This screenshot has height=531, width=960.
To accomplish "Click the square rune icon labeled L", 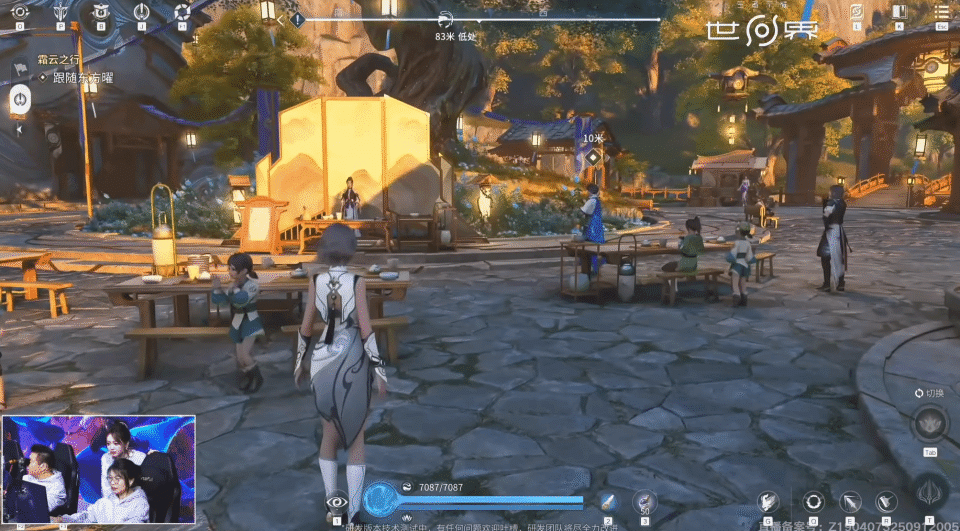I will point(856,12).
